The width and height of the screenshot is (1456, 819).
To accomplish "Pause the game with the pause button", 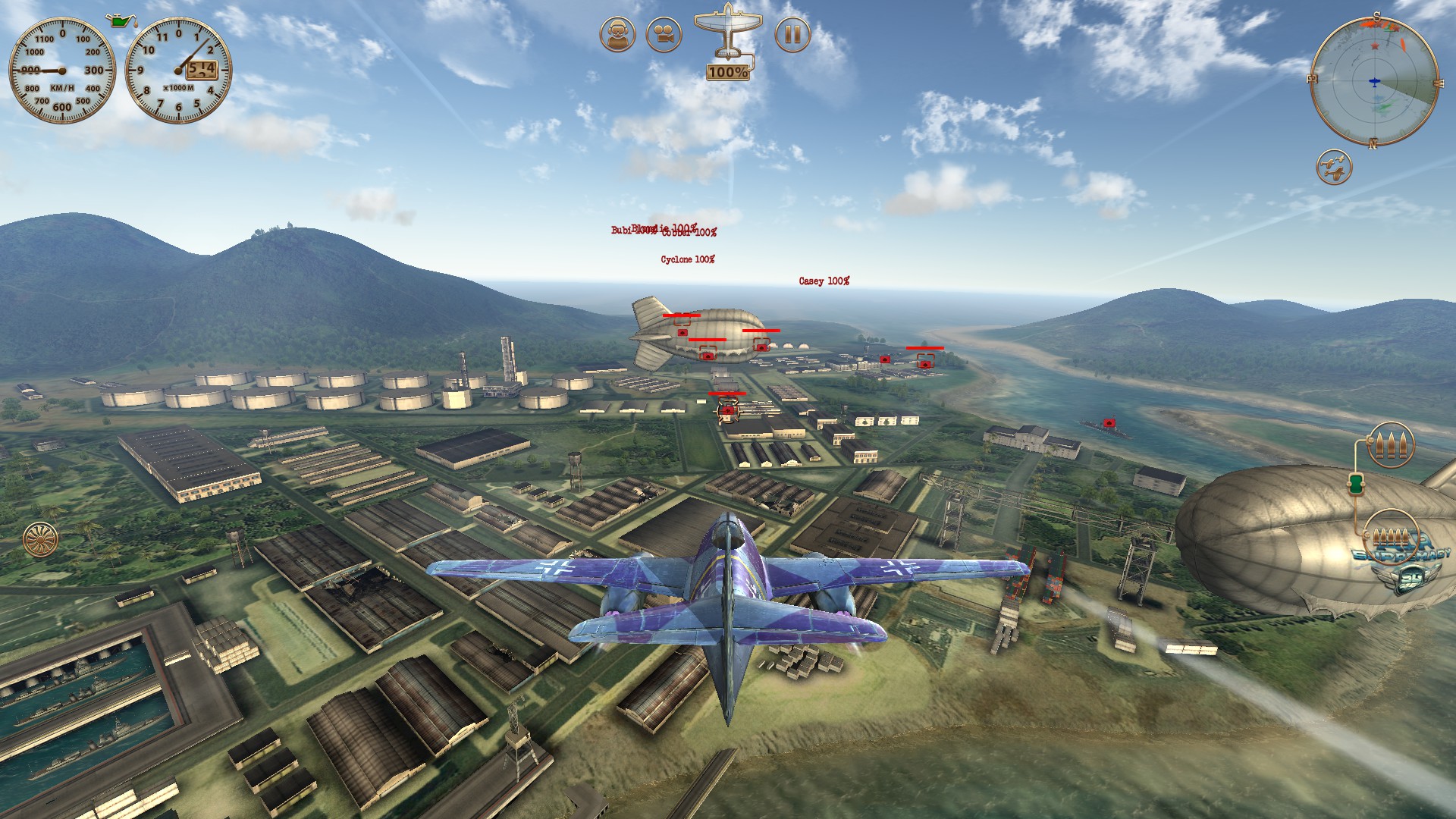I will click(x=792, y=35).
